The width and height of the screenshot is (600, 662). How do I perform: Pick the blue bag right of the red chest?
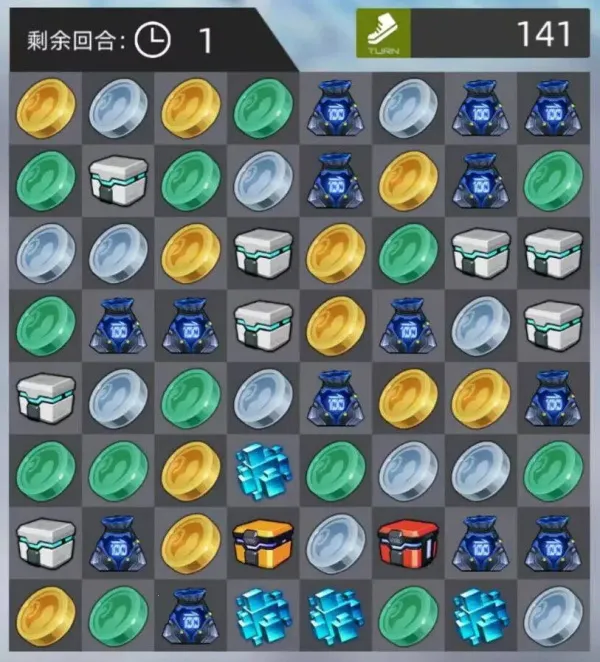click(x=481, y=541)
